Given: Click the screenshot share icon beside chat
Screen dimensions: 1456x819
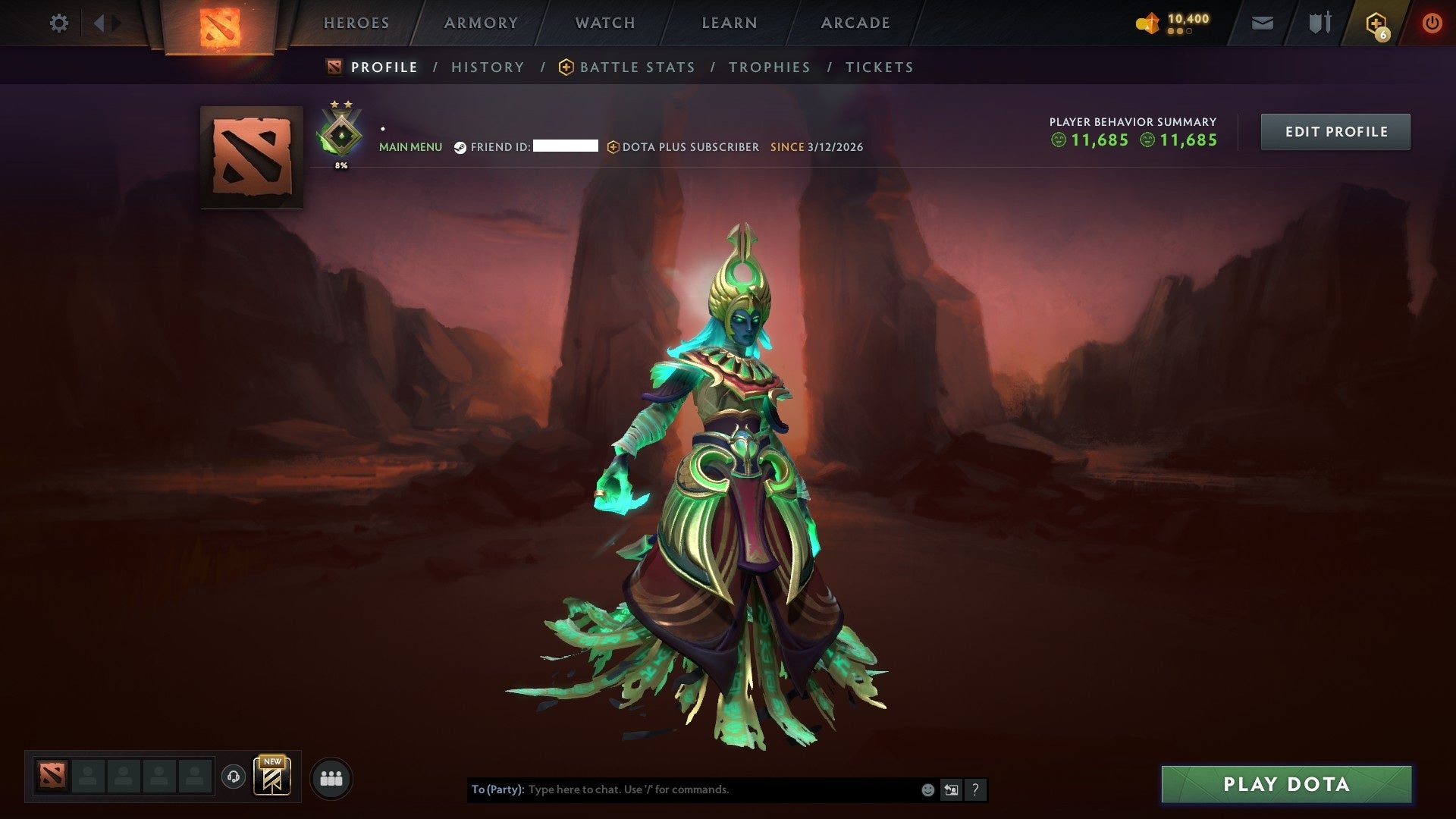Looking at the screenshot, I should click(951, 789).
